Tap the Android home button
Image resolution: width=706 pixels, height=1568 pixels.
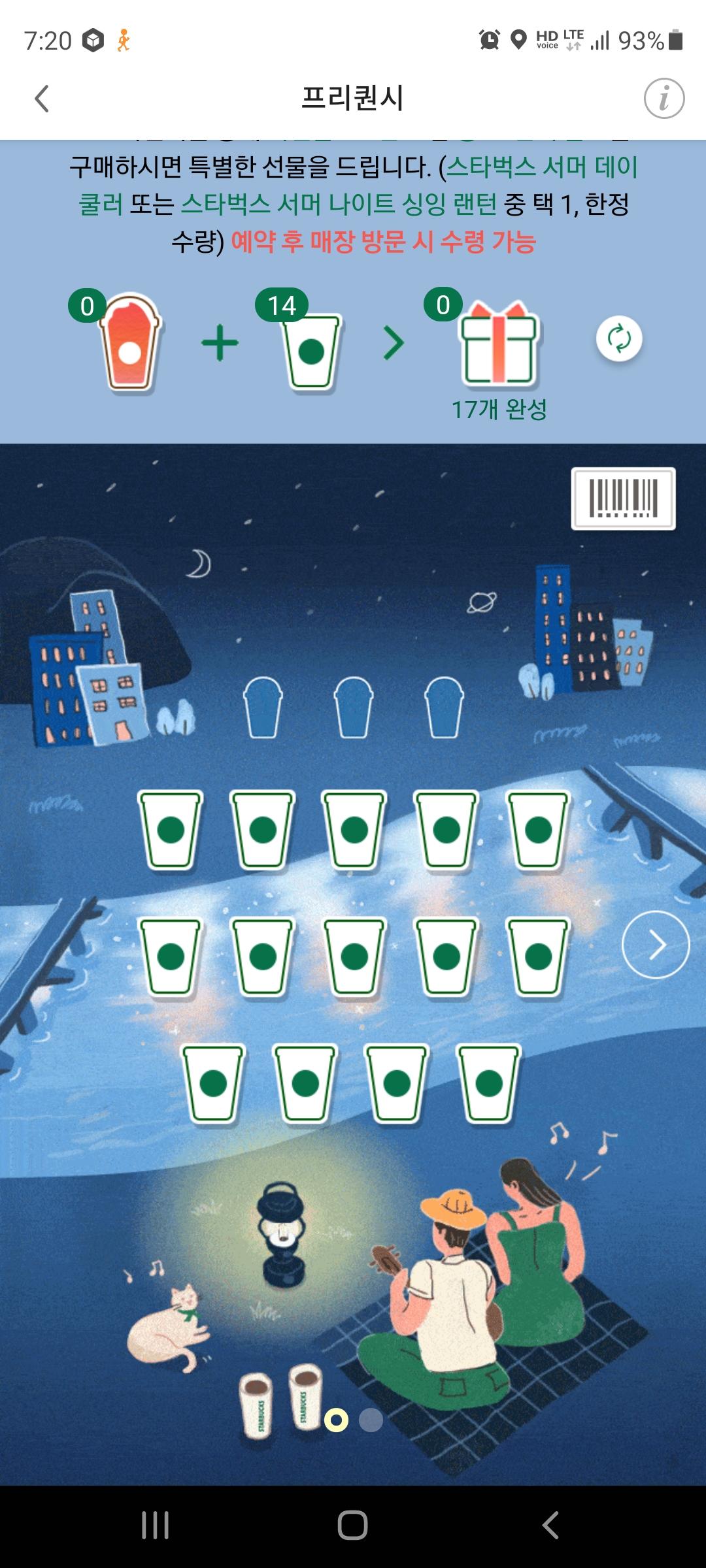[x=352, y=1526]
